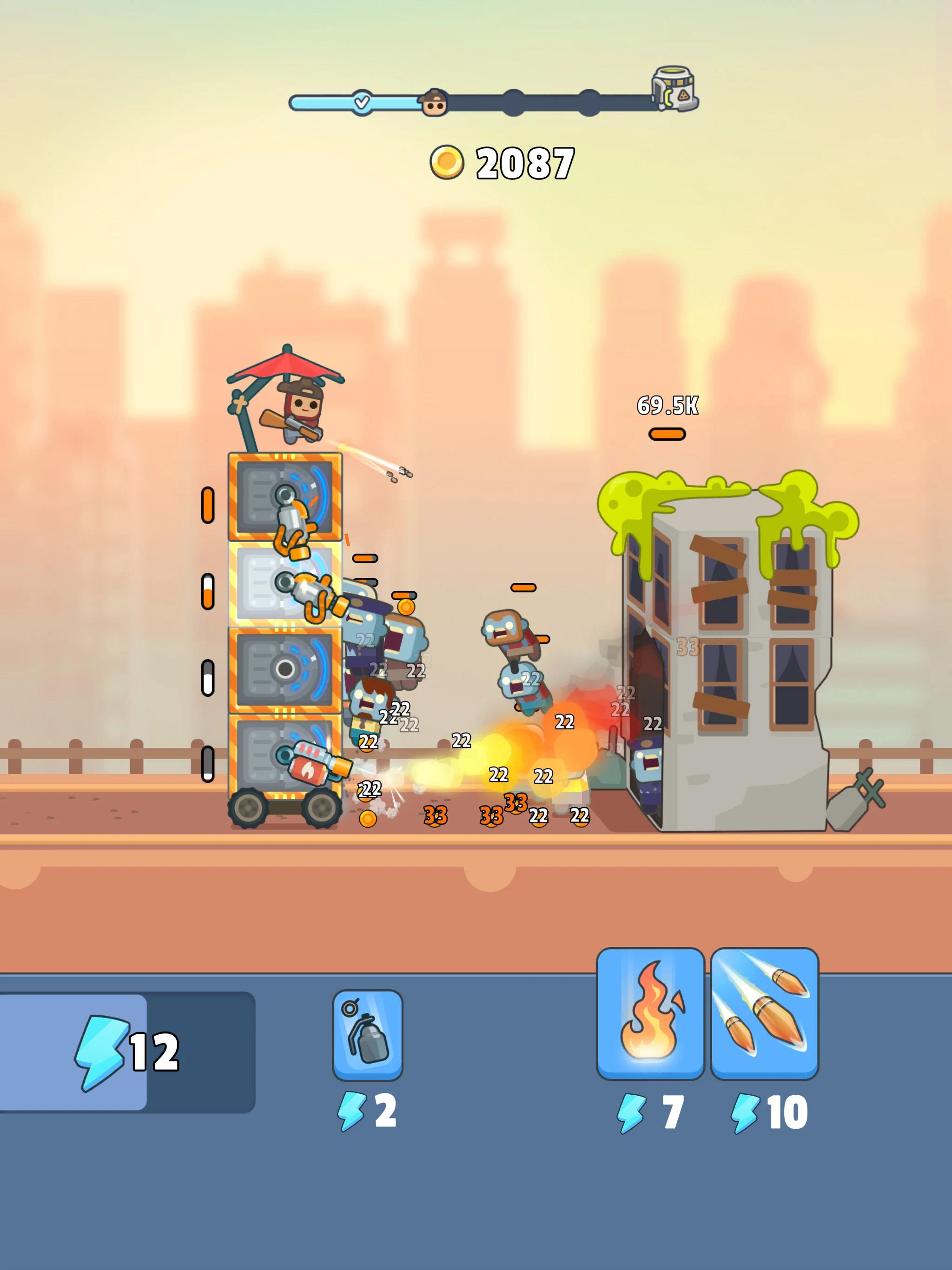Activate the fire flame ability

(650, 1013)
